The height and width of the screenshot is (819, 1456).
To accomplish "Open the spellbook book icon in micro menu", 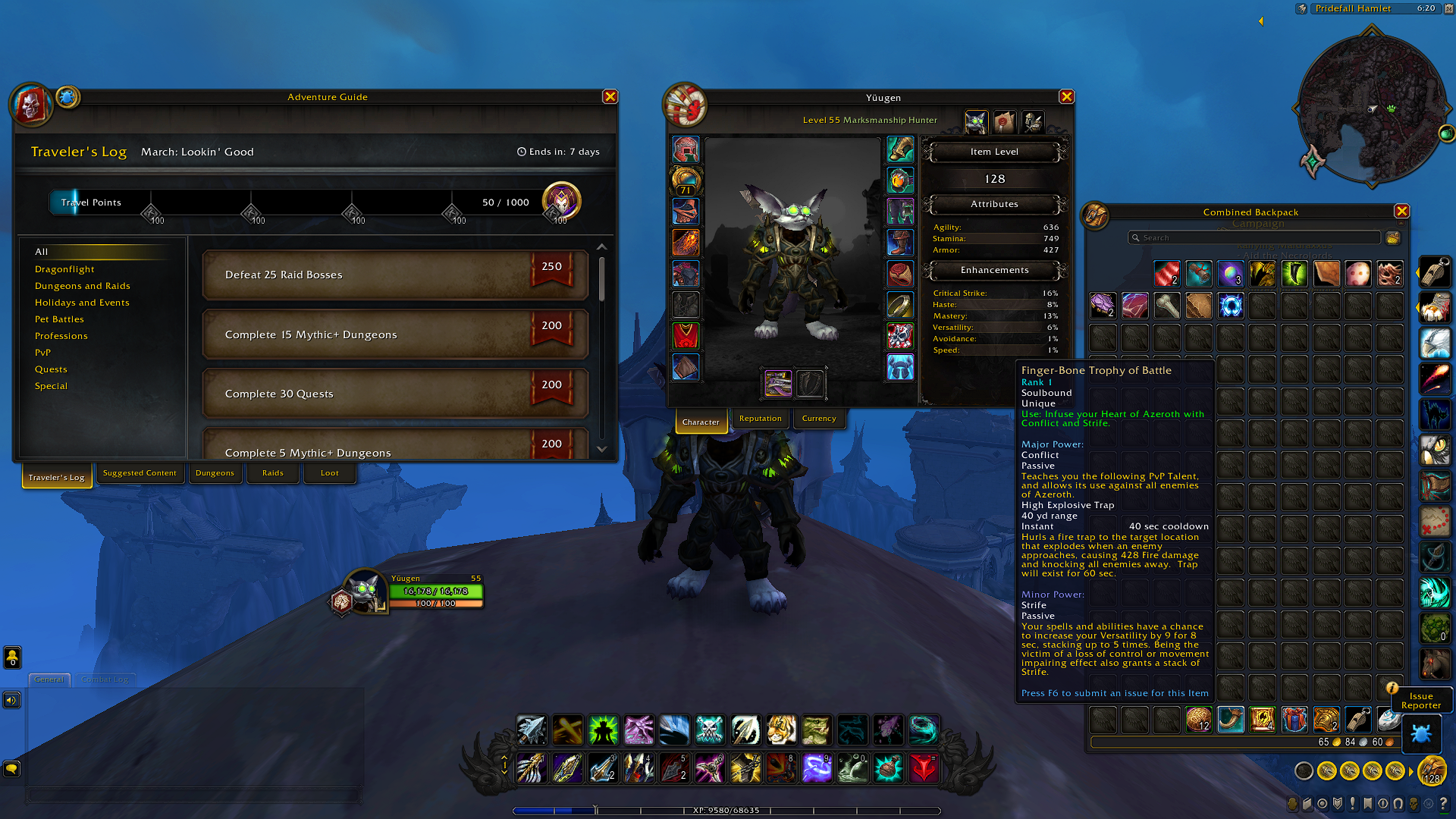I will (1307, 803).
